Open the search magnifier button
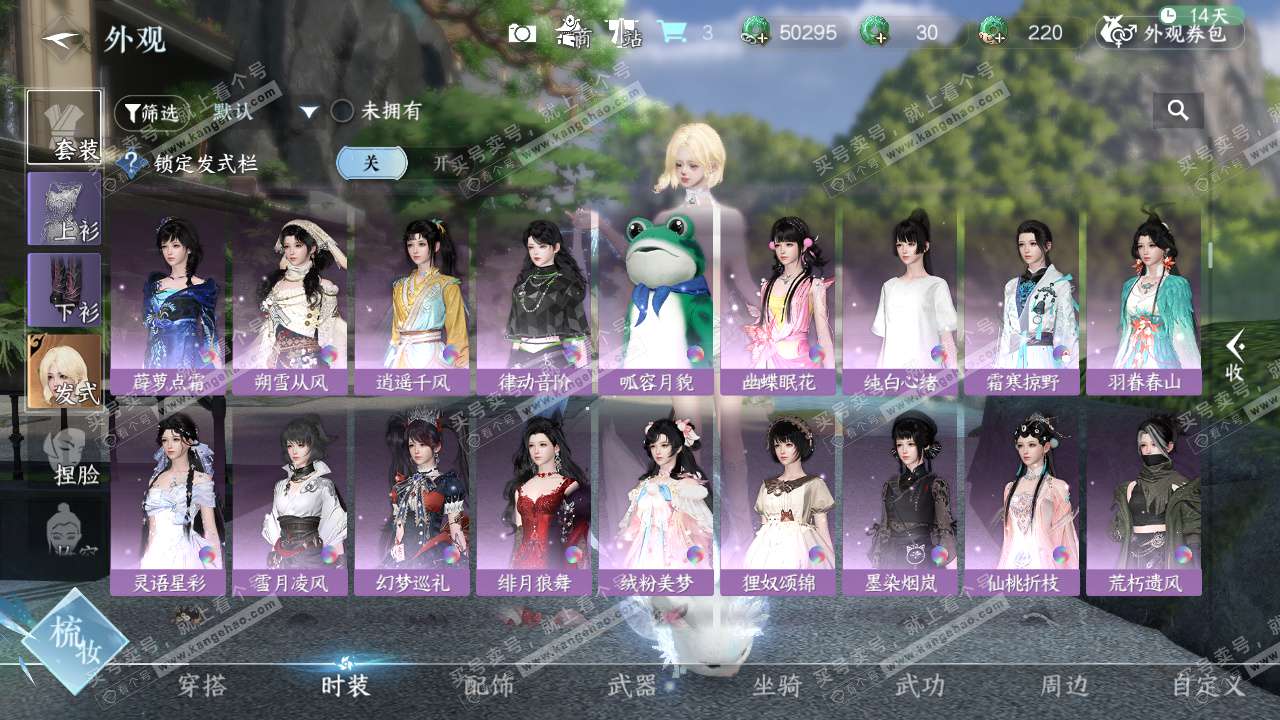 [x=1178, y=111]
